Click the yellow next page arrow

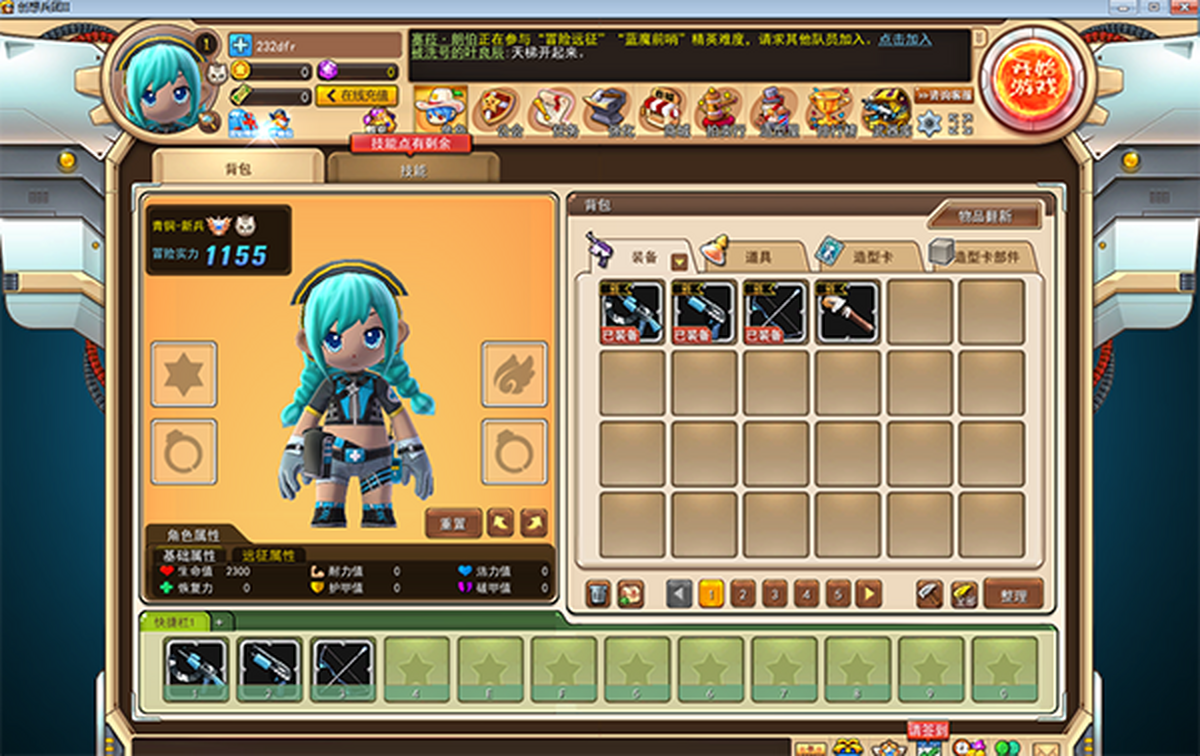pyautogui.click(x=869, y=595)
